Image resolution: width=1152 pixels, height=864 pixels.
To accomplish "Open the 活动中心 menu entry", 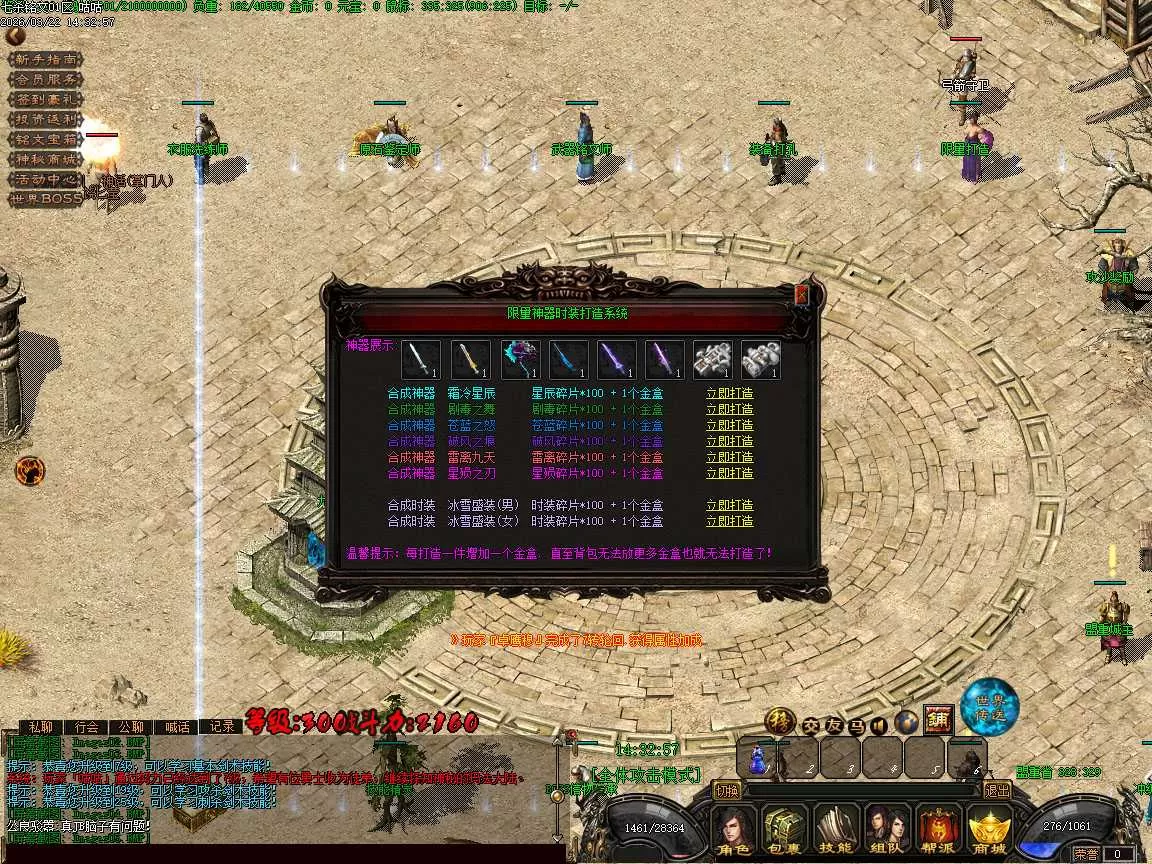I will tap(45, 179).
